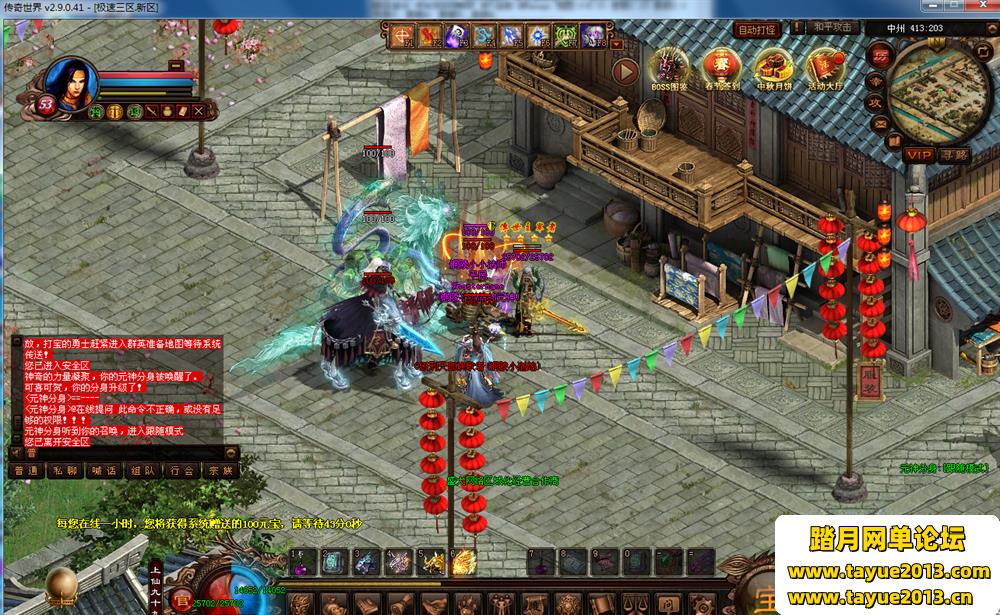1000x615 pixels.
Task: Switch to the 行会 guild chat tab
Action: [181, 470]
